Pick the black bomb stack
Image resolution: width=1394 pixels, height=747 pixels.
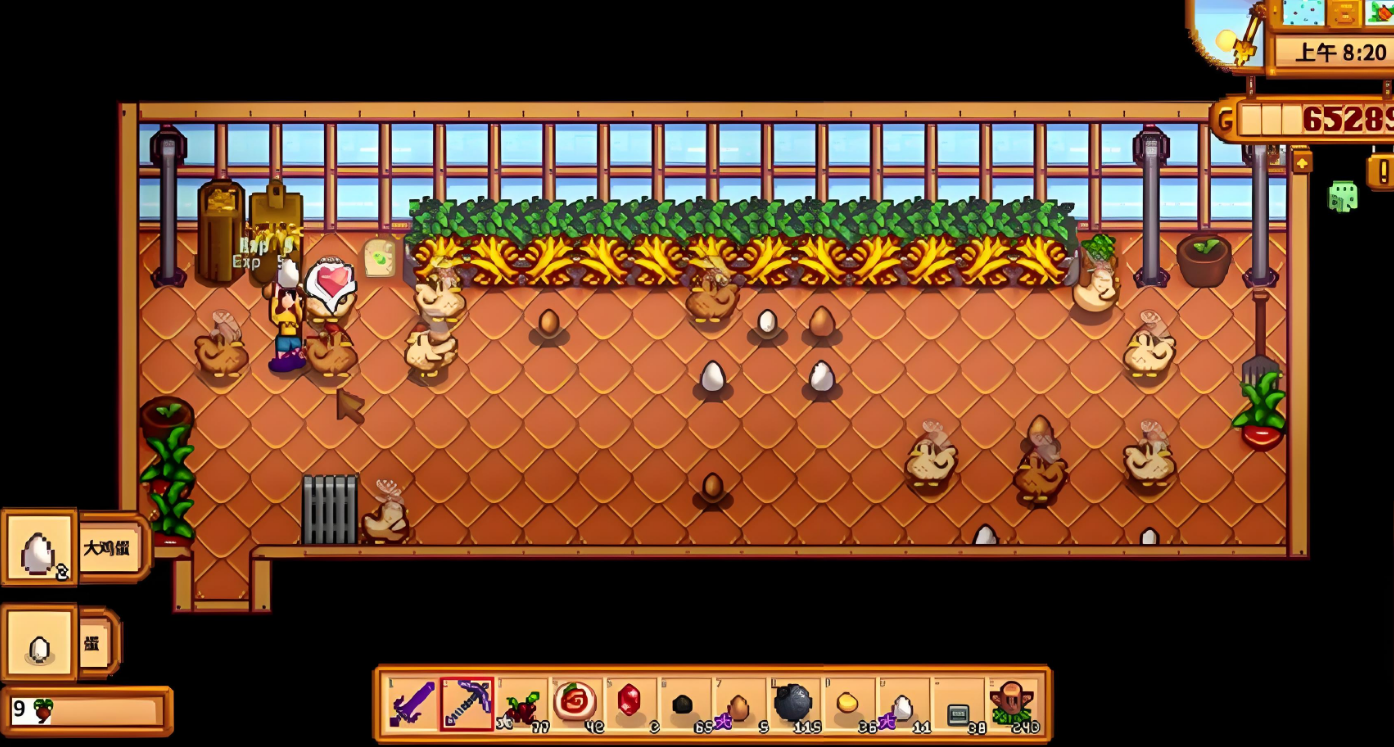point(792,704)
